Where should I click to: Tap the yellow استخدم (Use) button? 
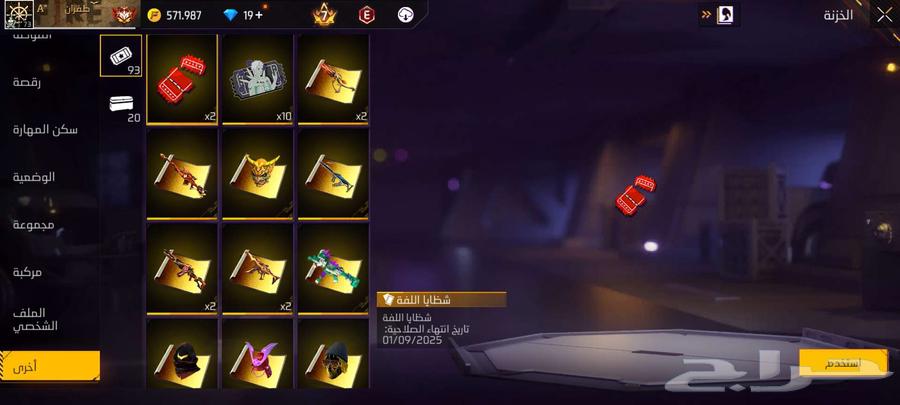tap(843, 361)
